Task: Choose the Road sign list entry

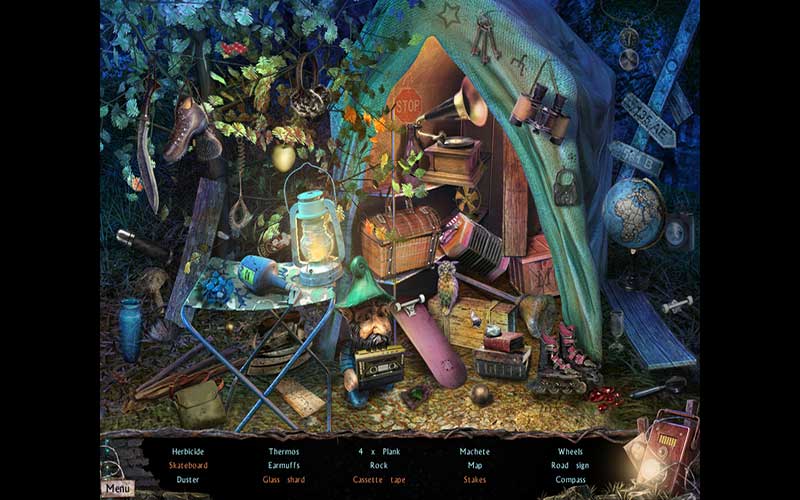Action: [x=570, y=465]
